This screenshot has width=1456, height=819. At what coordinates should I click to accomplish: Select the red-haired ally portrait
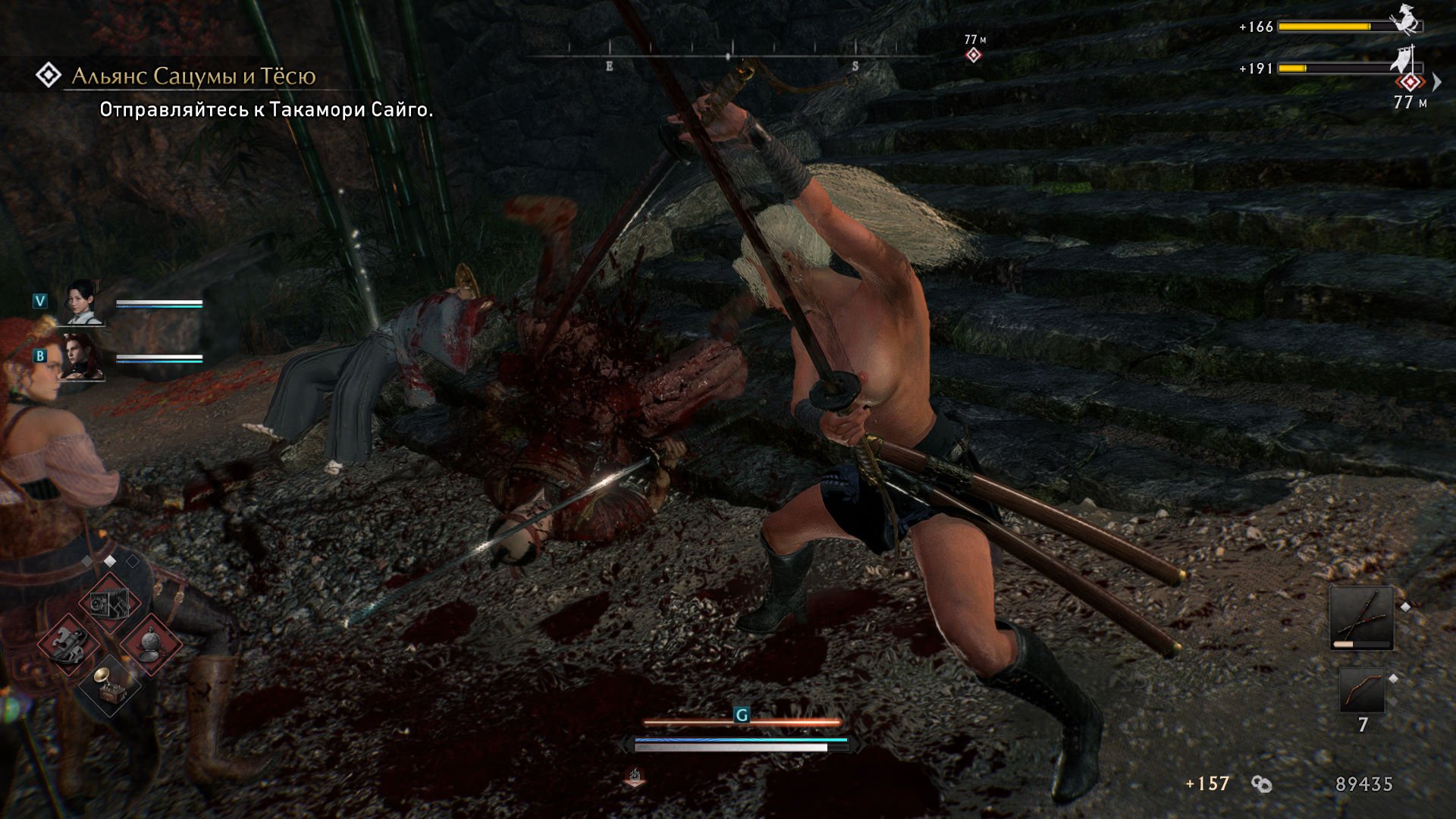[x=83, y=356]
